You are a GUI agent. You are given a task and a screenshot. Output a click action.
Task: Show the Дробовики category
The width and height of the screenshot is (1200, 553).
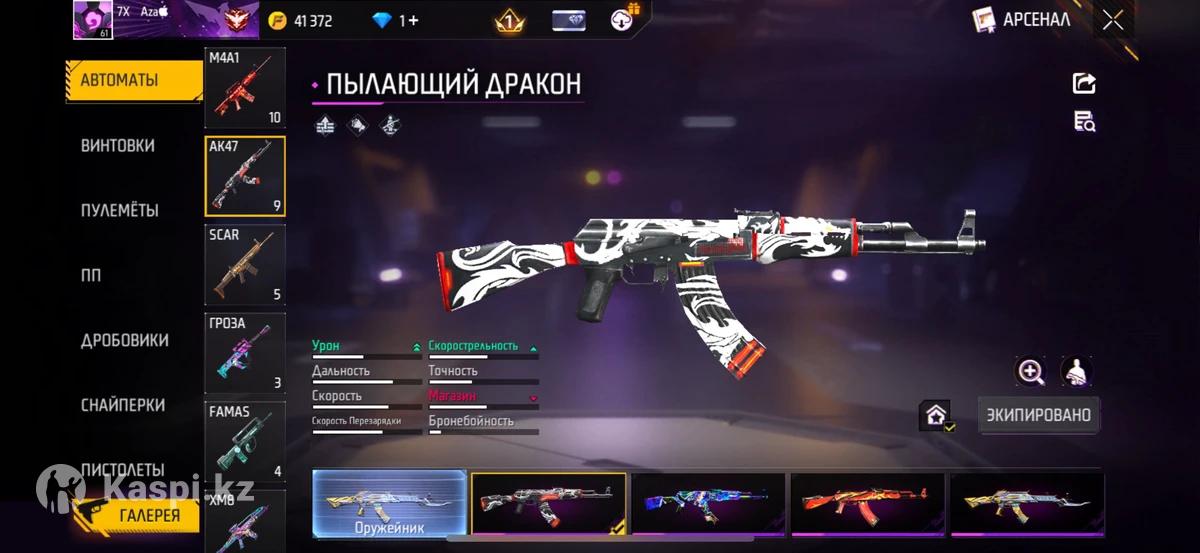[x=125, y=341]
